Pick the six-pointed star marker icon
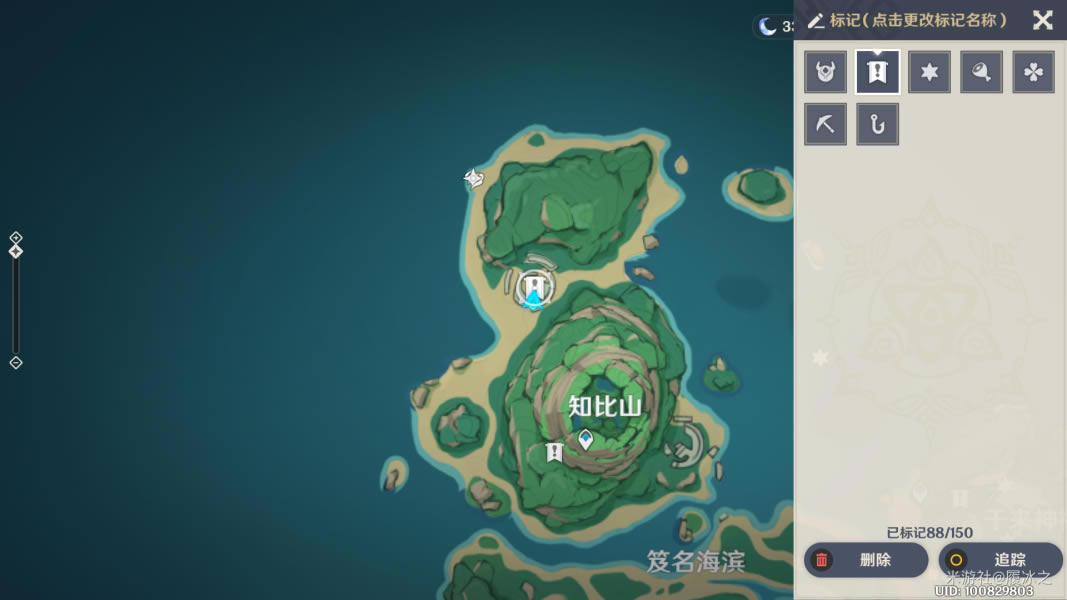1067x600 pixels. click(x=930, y=72)
